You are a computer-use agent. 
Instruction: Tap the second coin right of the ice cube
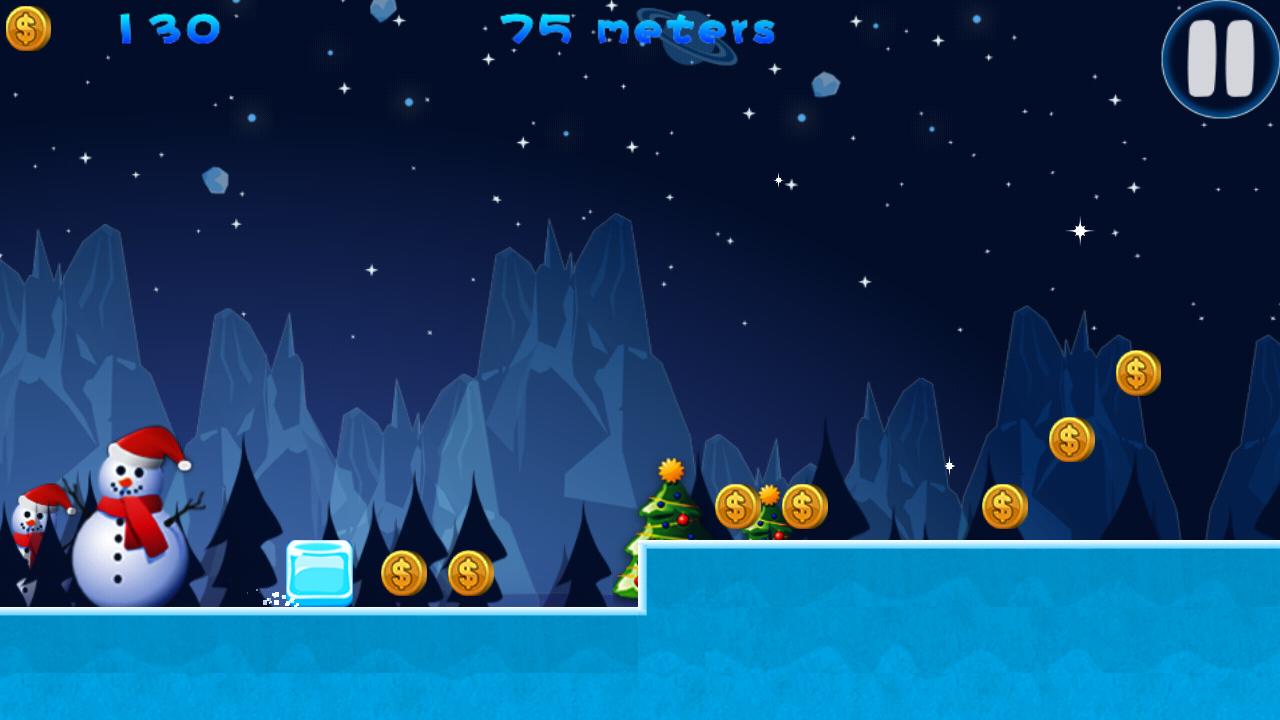(x=471, y=572)
